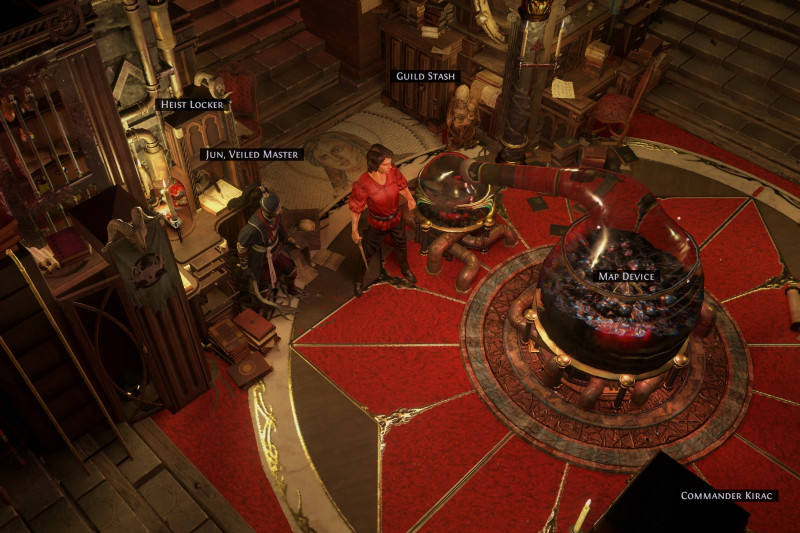
Task: Select the Heist Locker label
Action: click(192, 104)
